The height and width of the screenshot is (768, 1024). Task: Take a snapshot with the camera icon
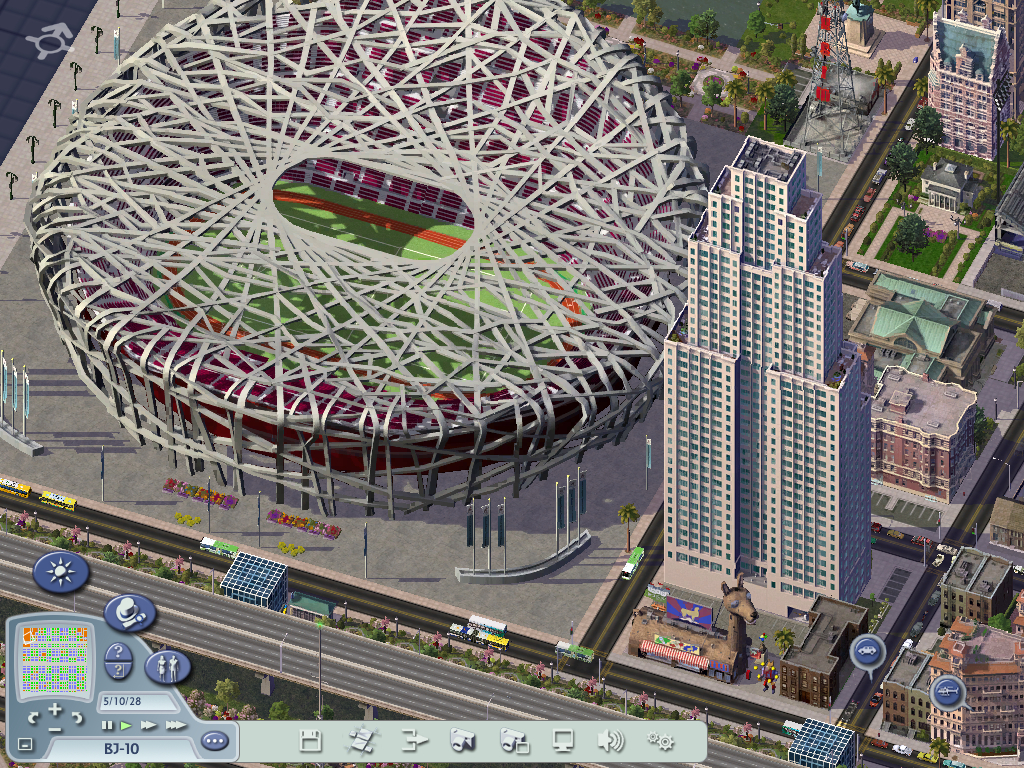tap(461, 741)
